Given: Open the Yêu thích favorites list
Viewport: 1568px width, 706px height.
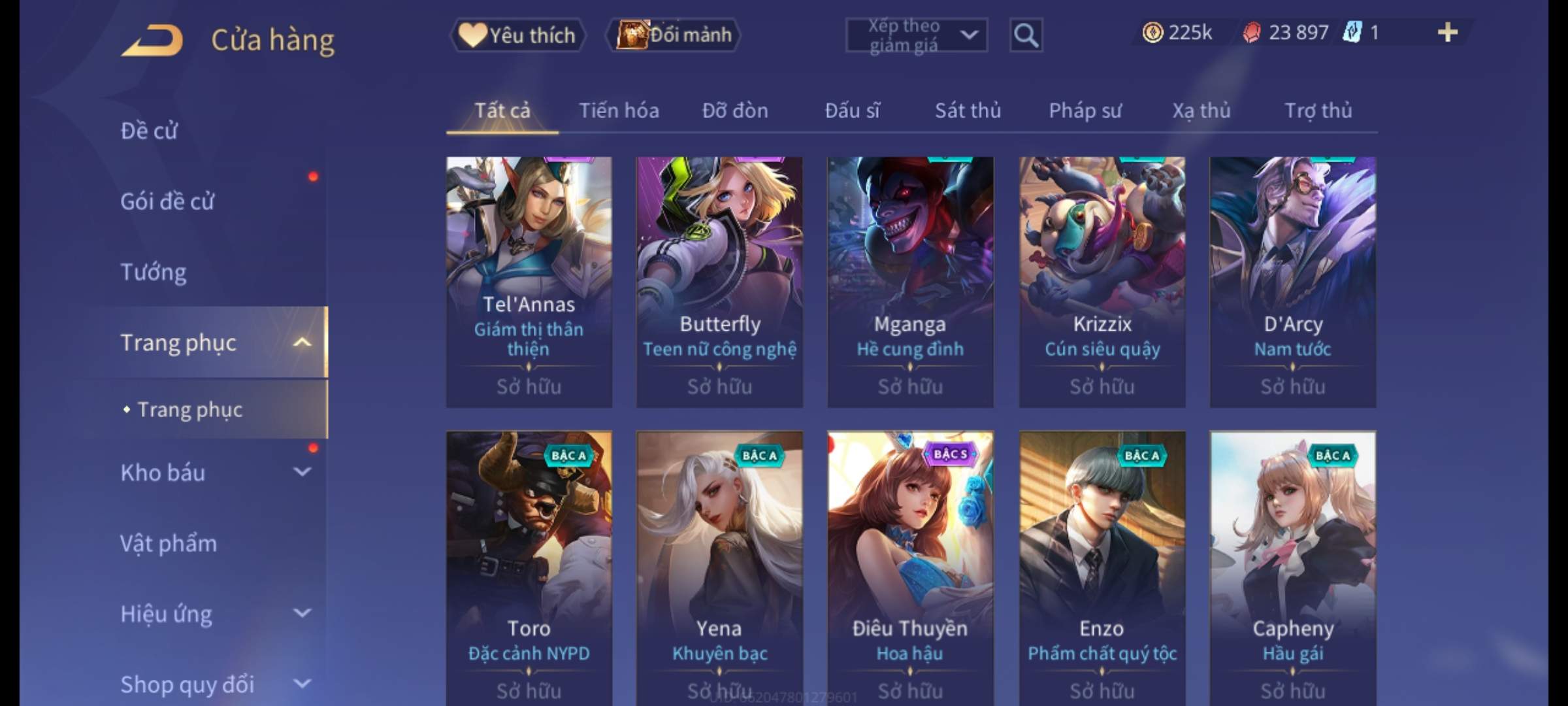Looking at the screenshot, I should pos(517,35).
